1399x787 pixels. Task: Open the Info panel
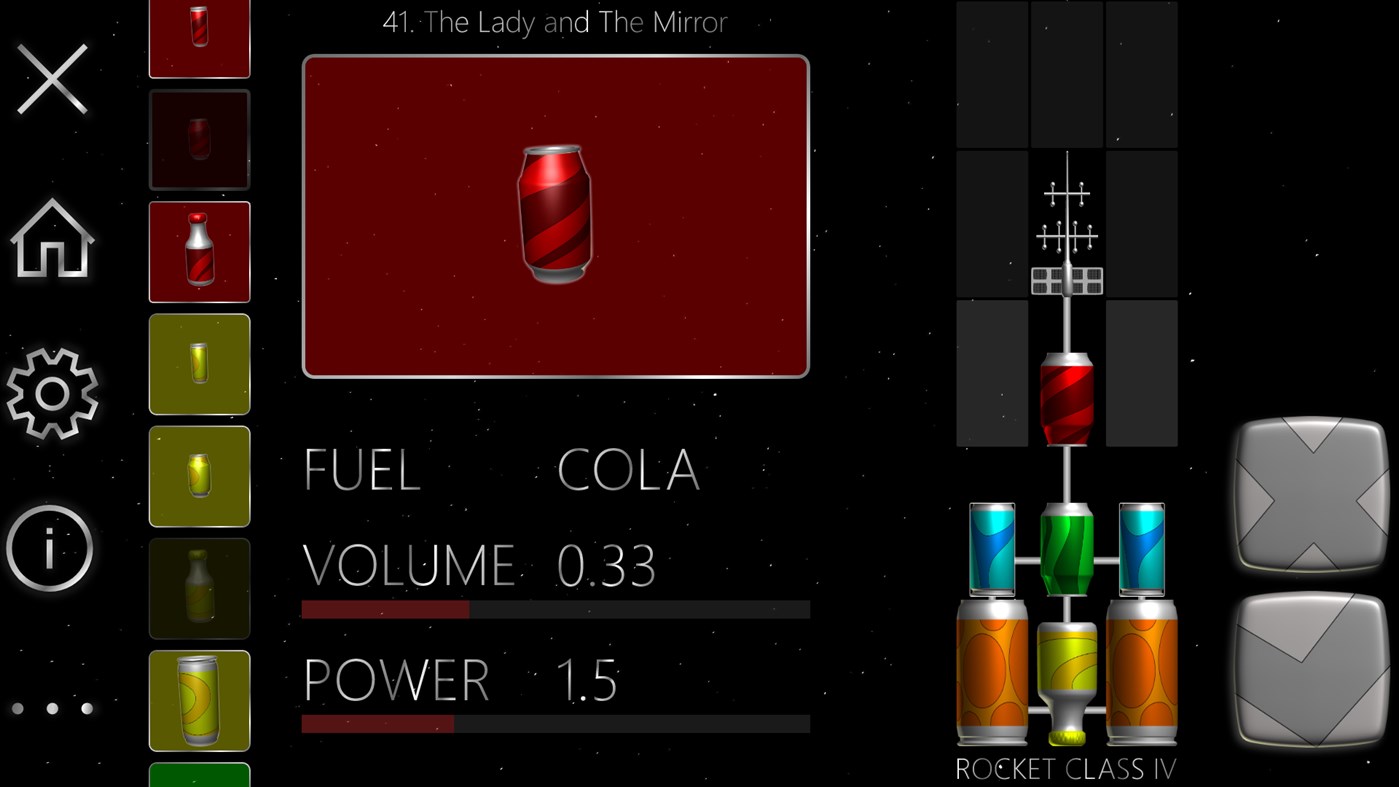click(x=52, y=548)
